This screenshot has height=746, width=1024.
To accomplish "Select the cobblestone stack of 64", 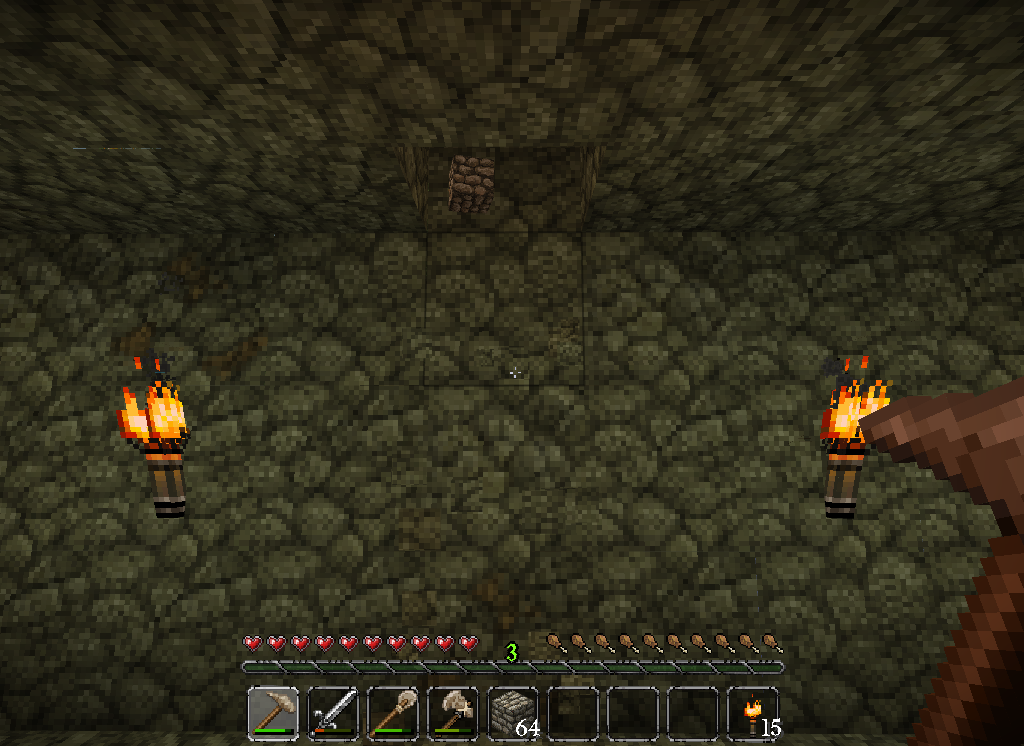I will pos(512,713).
